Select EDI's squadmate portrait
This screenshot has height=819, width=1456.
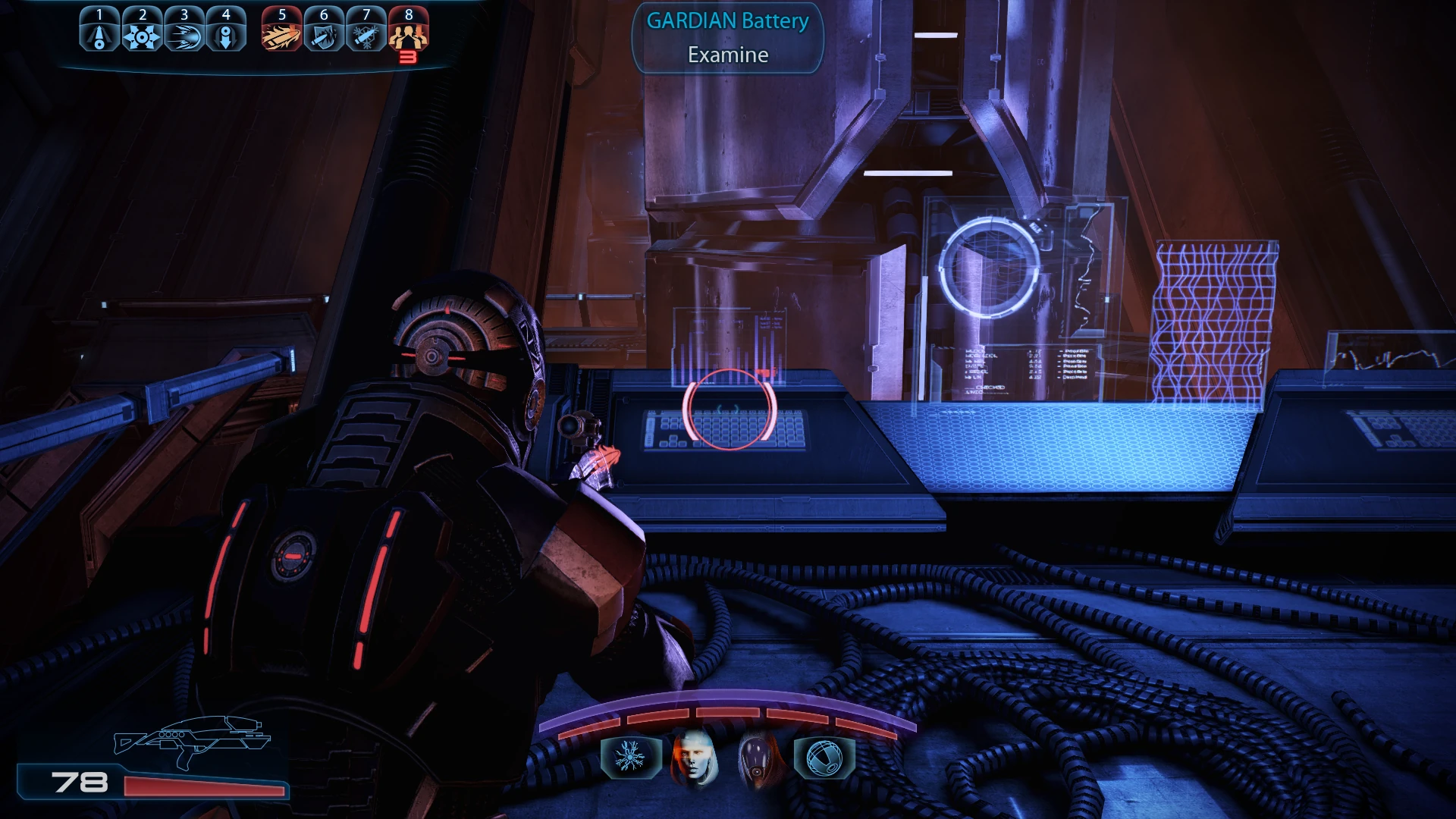(693, 757)
